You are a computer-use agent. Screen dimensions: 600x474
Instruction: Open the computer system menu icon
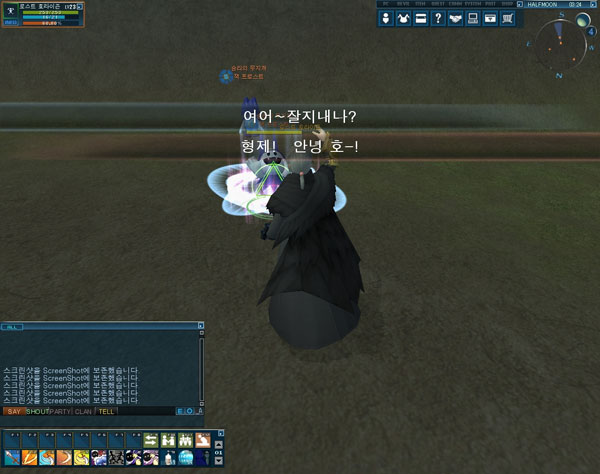[472, 18]
